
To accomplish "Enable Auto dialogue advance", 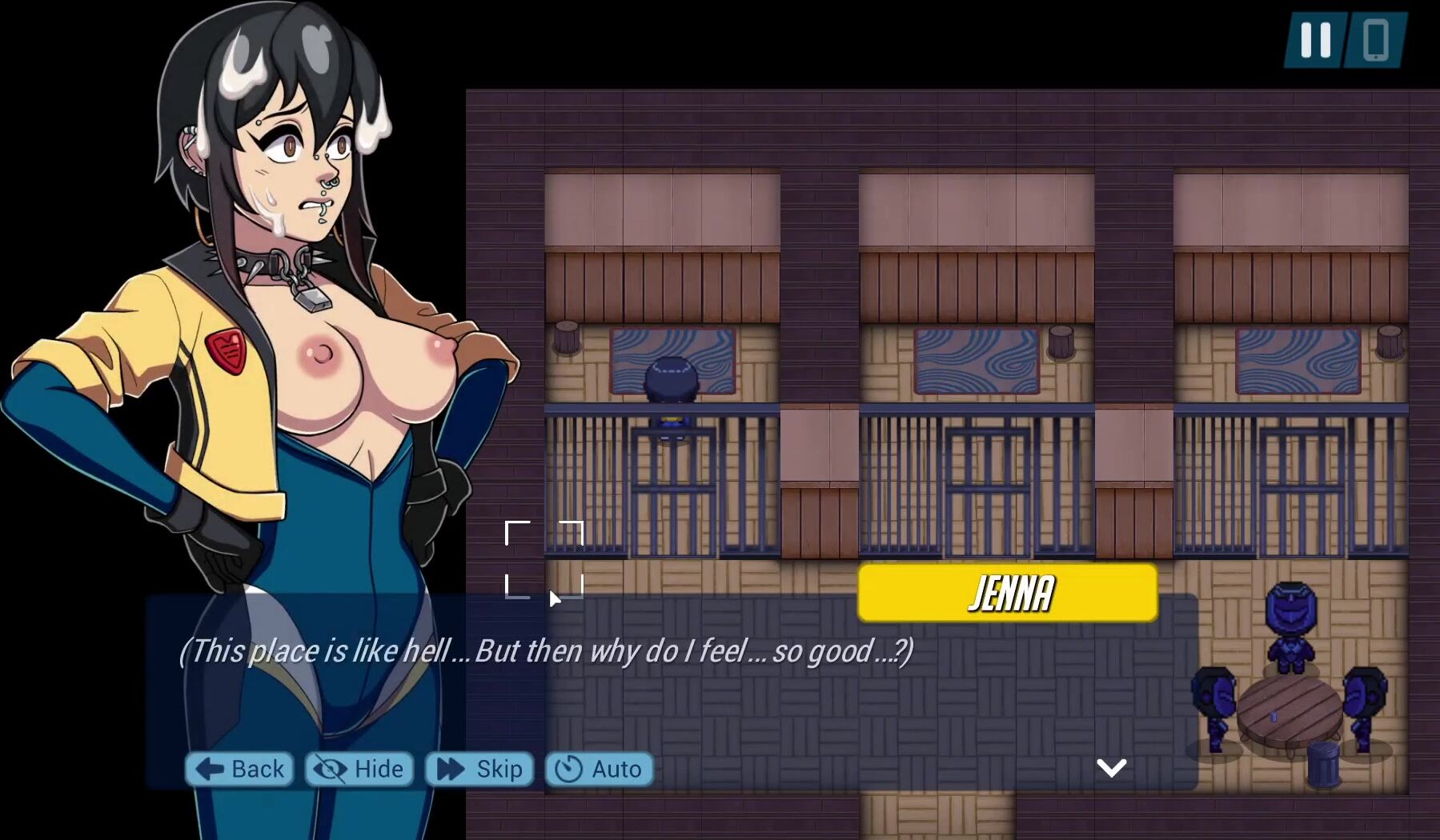I will coord(600,769).
